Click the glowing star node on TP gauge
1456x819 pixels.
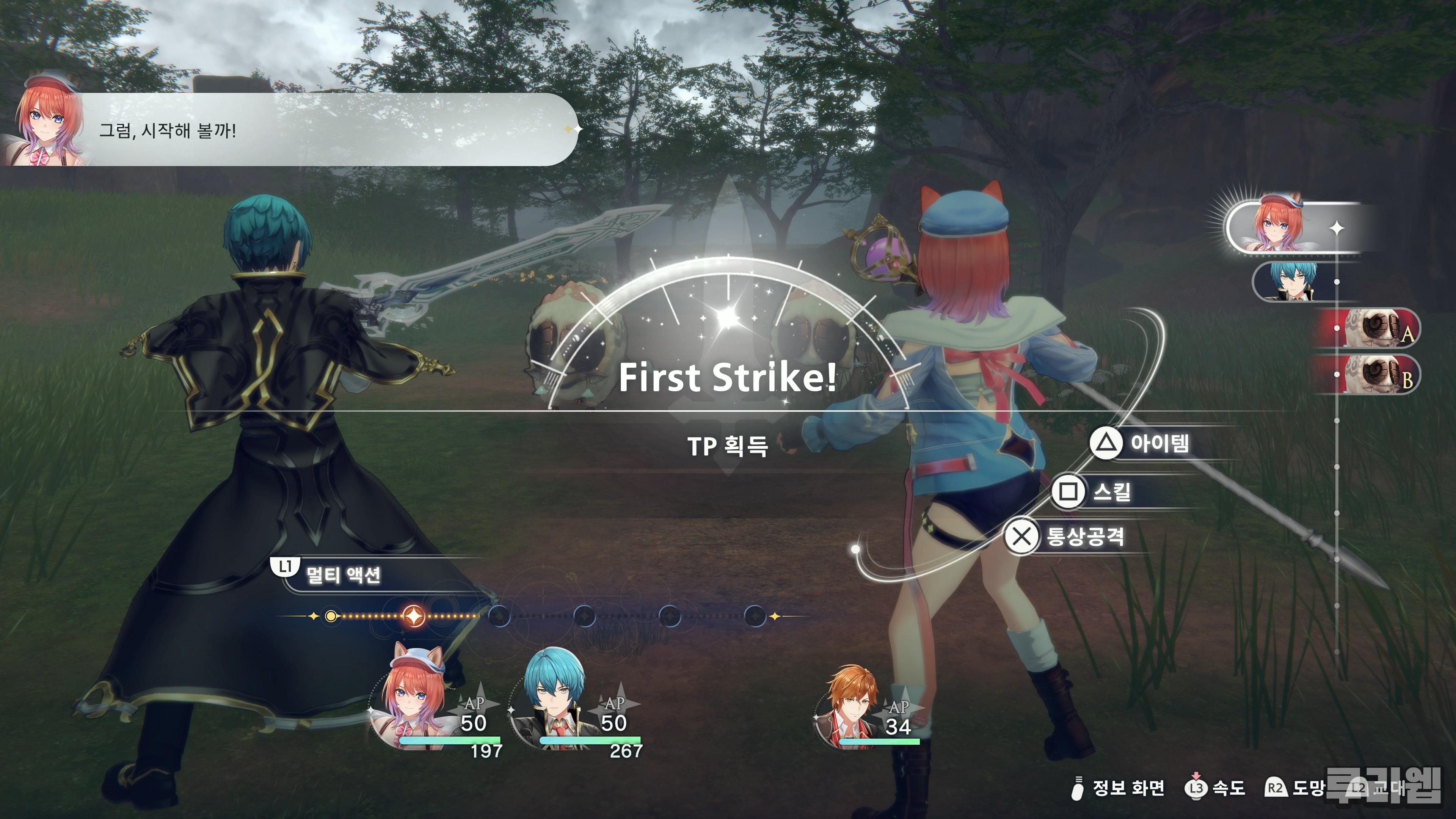(413, 615)
